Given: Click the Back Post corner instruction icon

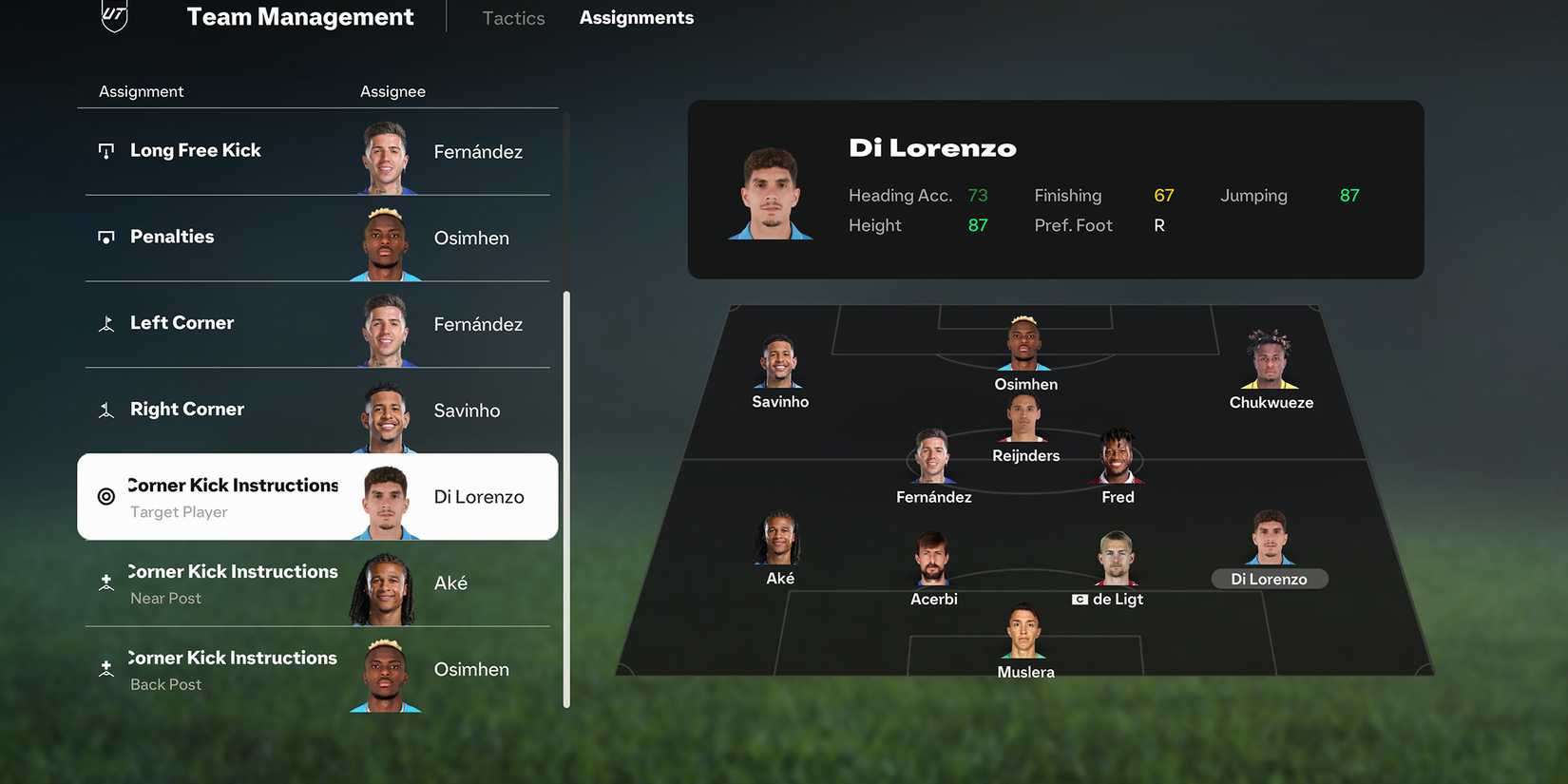Looking at the screenshot, I should pos(106,669).
